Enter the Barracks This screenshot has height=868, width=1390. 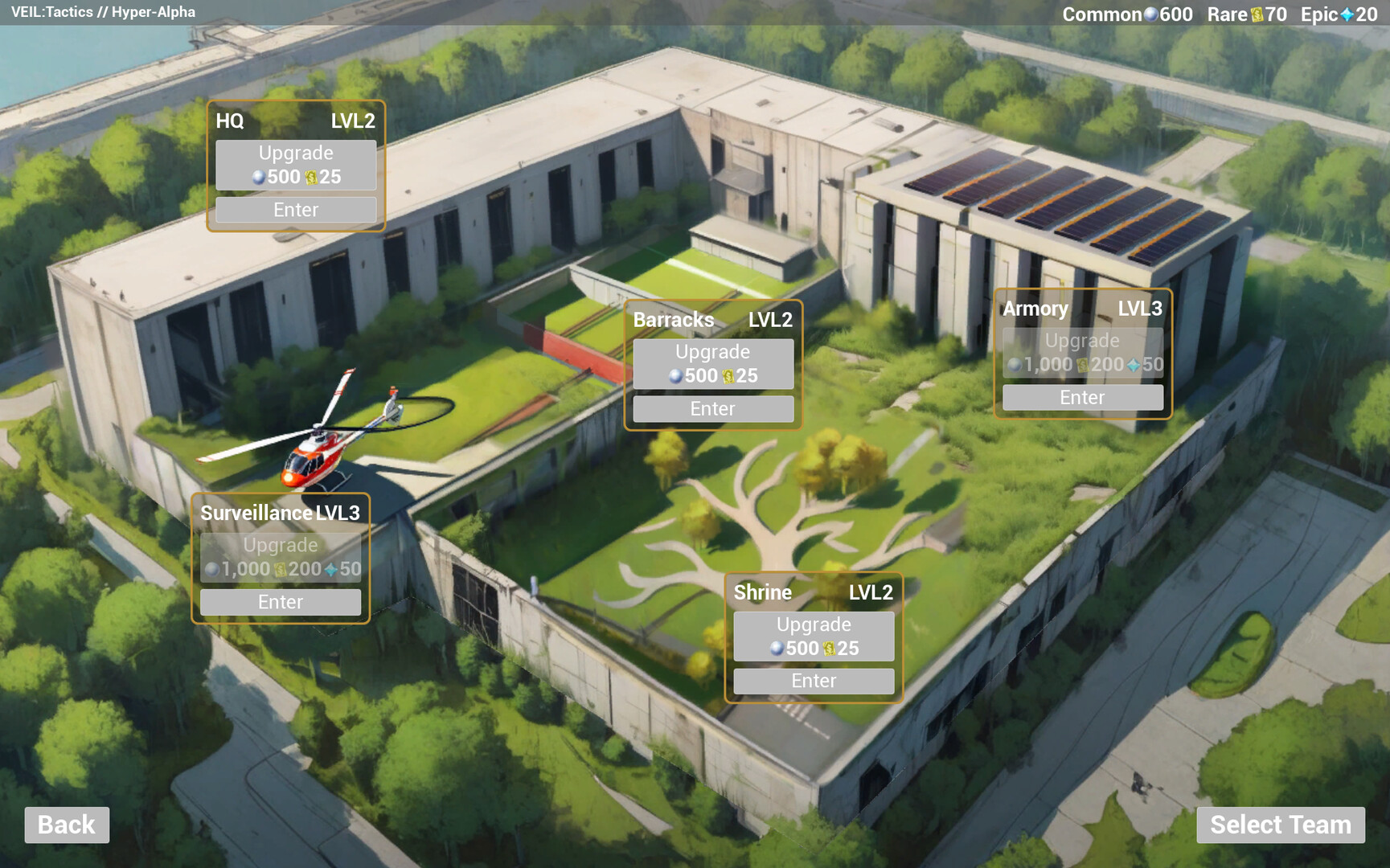(712, 408)
